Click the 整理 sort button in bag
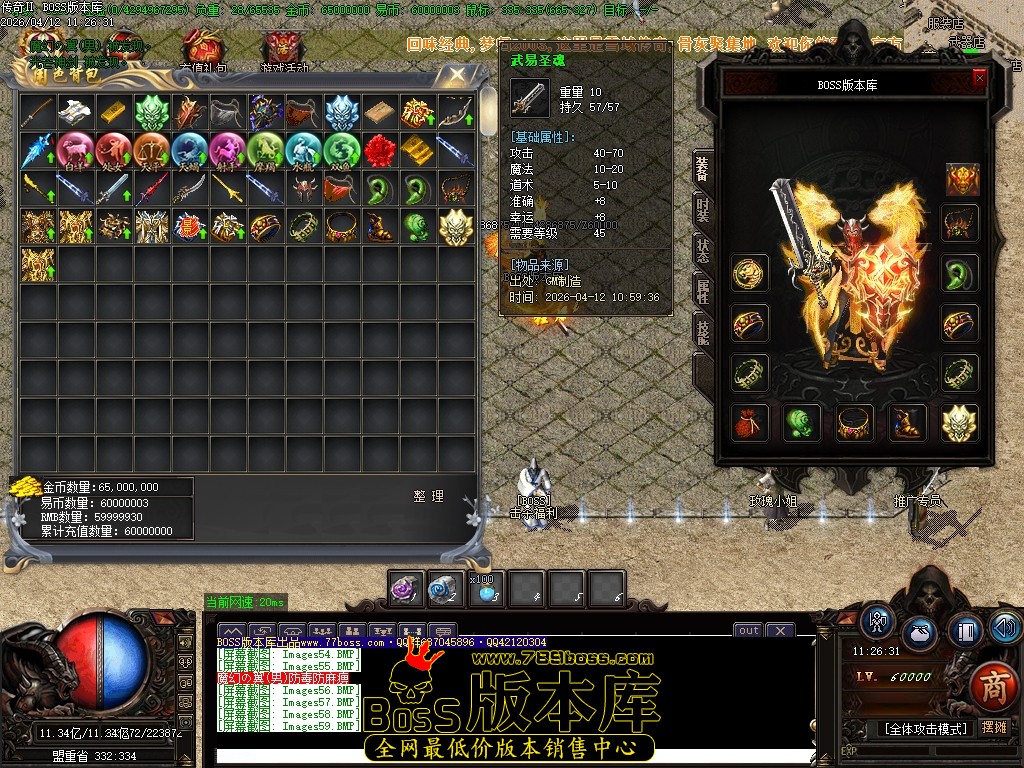The height and width of the screenshot is (768, 1024). click(x=428, y=496)
